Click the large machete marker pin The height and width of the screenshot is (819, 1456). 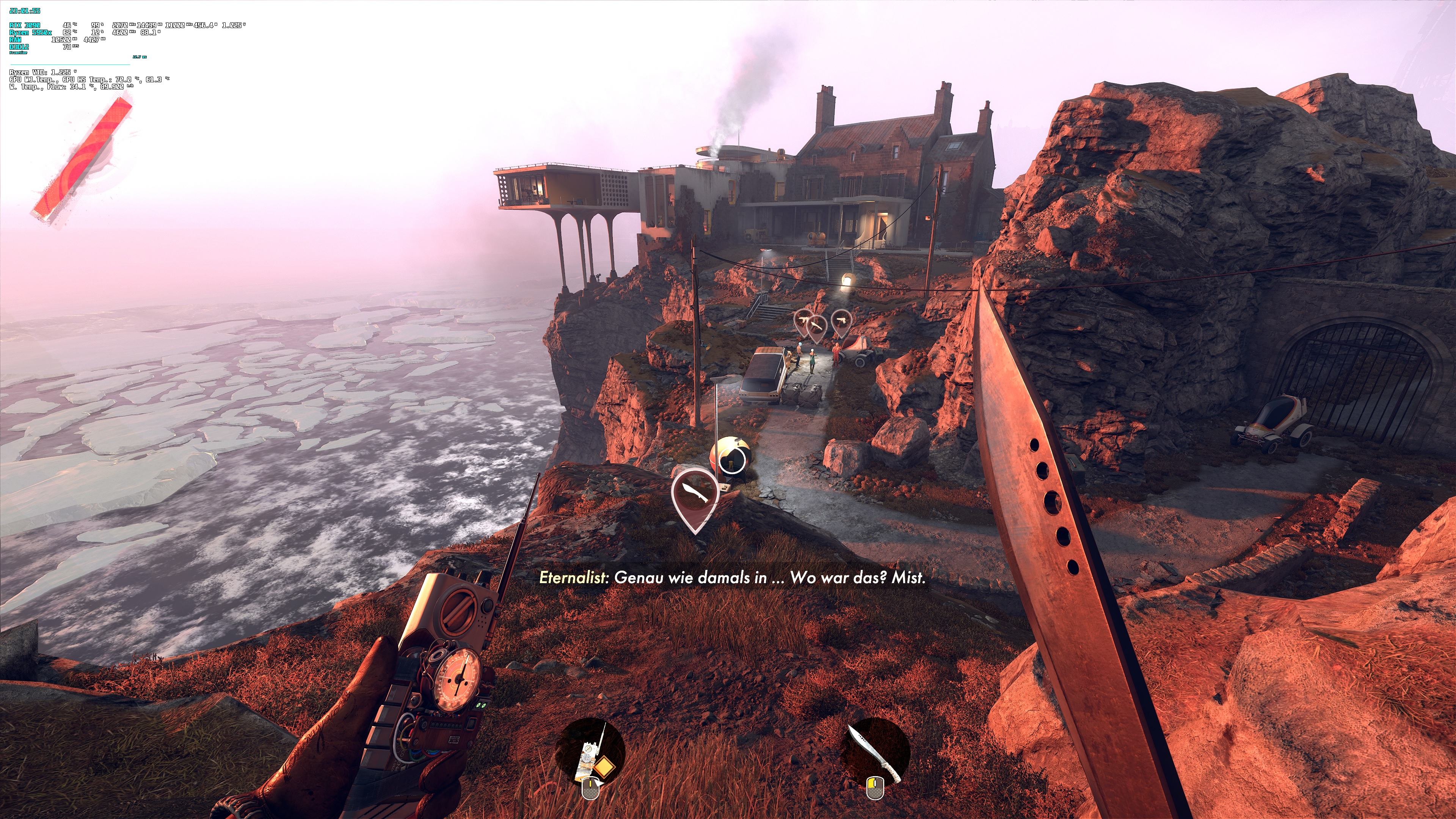(x=695, y=495)
